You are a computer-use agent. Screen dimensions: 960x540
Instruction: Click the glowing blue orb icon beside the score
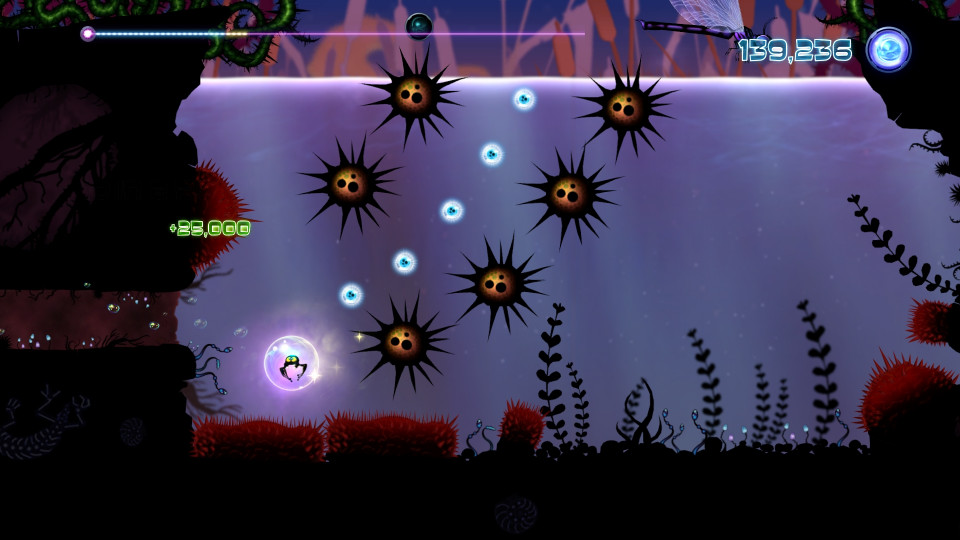(x=888, y=49)
